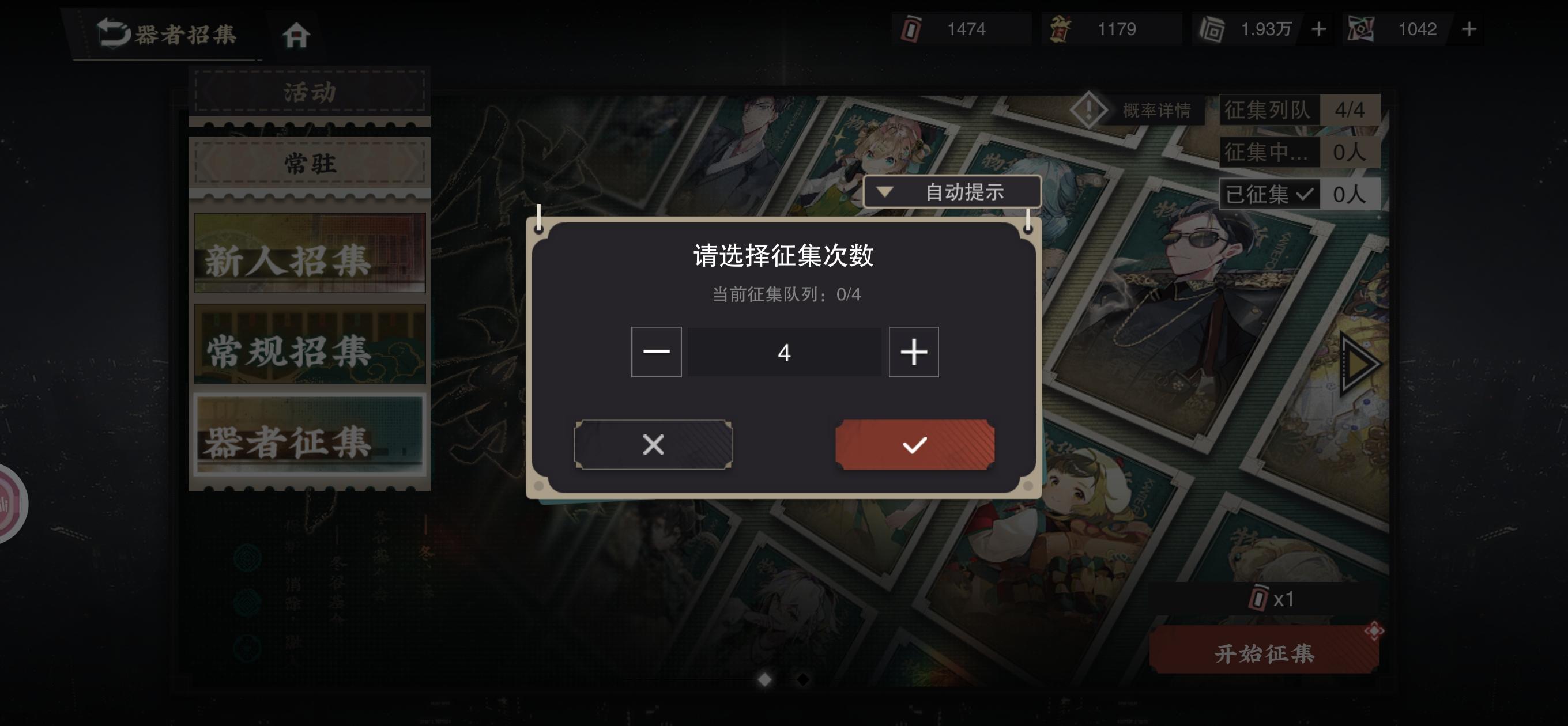Click the pink circular icon on the left edge
Viewport: 1568px width, 726px height.
point(9,504)
